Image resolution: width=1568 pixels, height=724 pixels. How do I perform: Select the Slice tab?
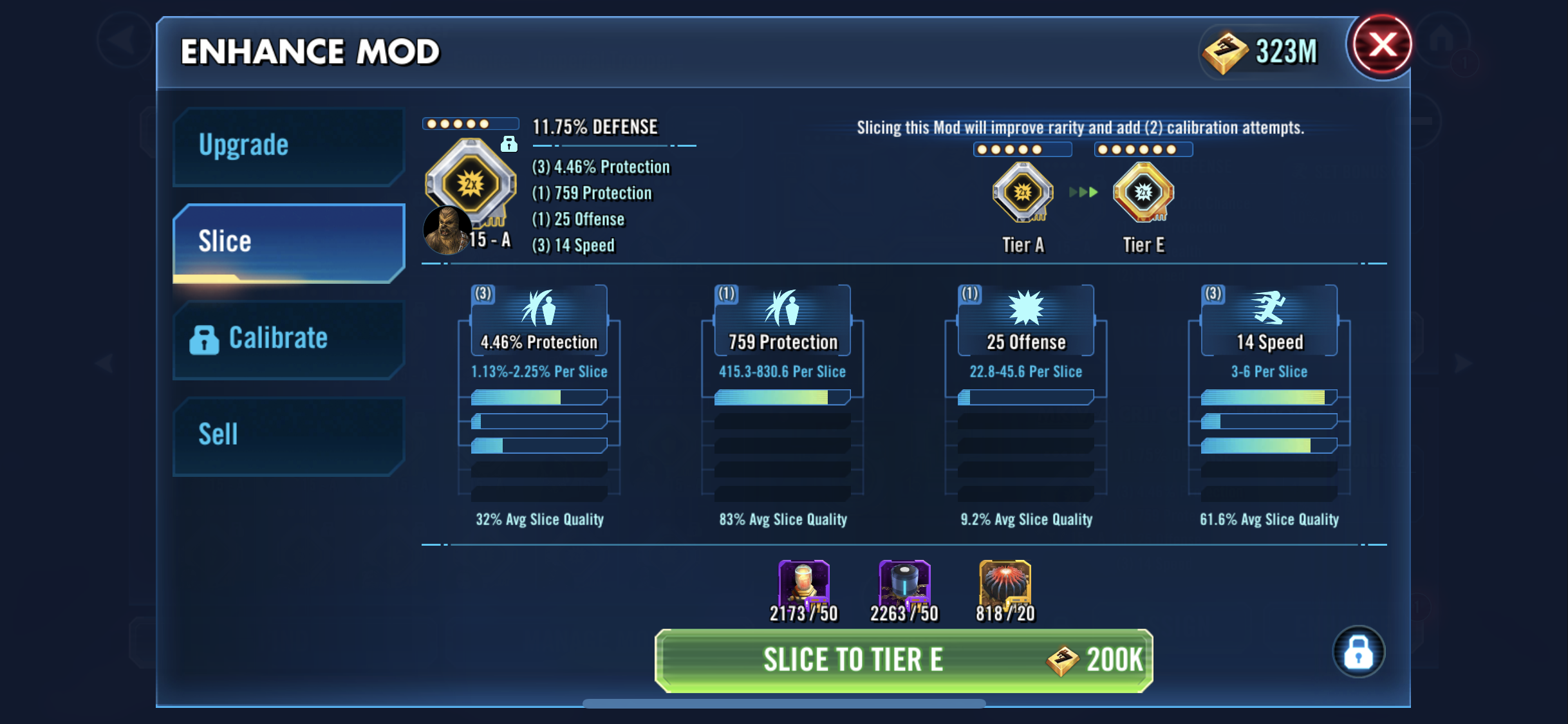click(288, 243)
